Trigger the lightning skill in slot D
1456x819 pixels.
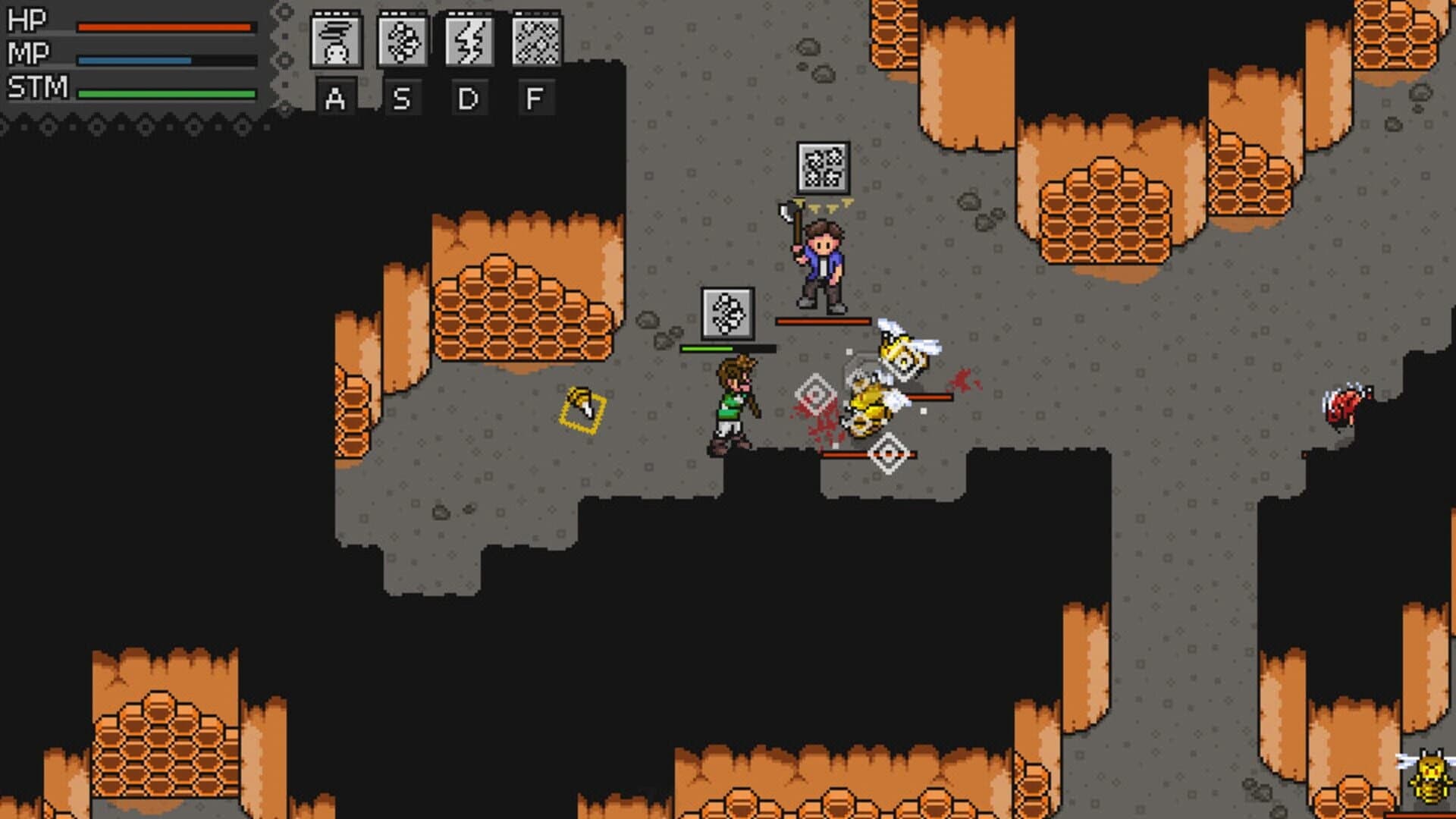pos(468,43)
